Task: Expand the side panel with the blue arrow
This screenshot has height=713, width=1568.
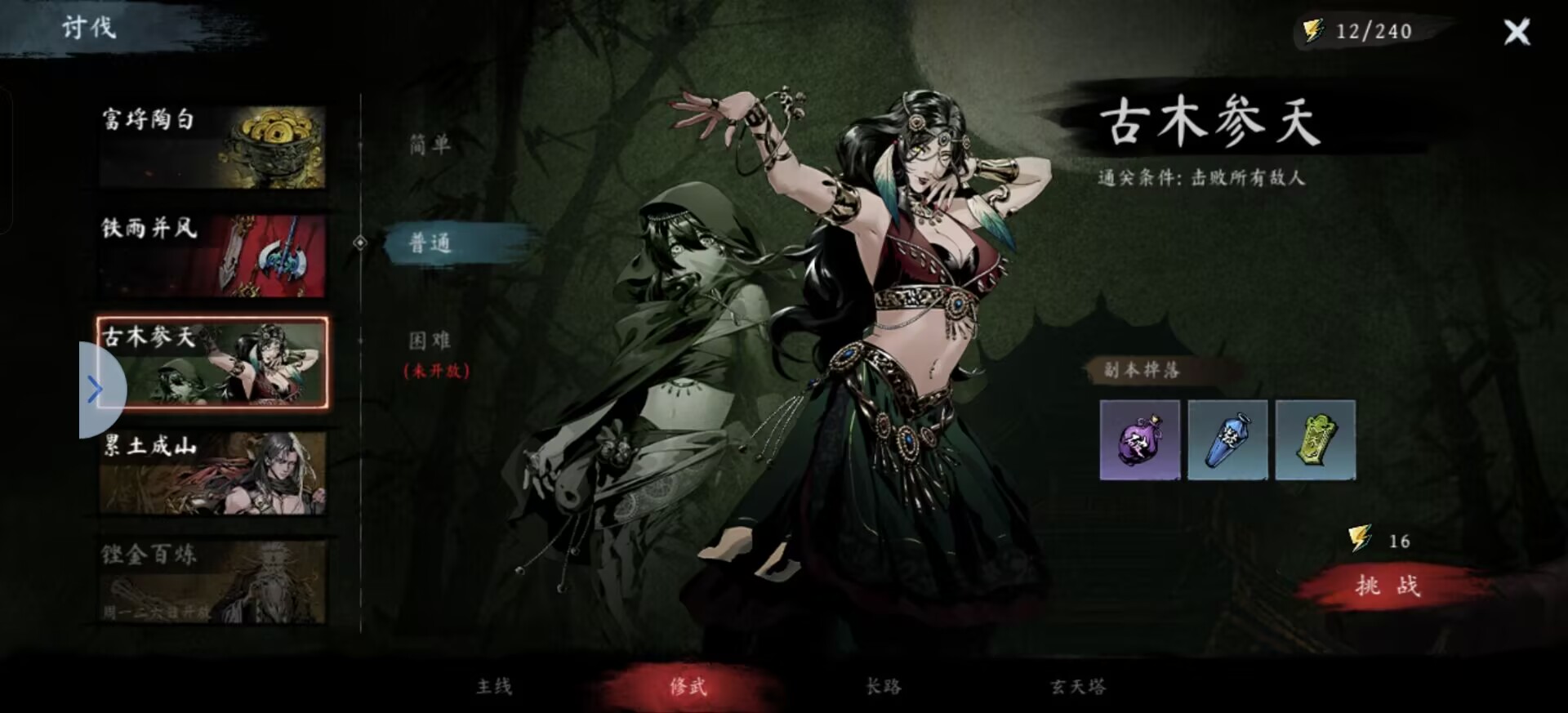Action: click(x=96, y=390)
